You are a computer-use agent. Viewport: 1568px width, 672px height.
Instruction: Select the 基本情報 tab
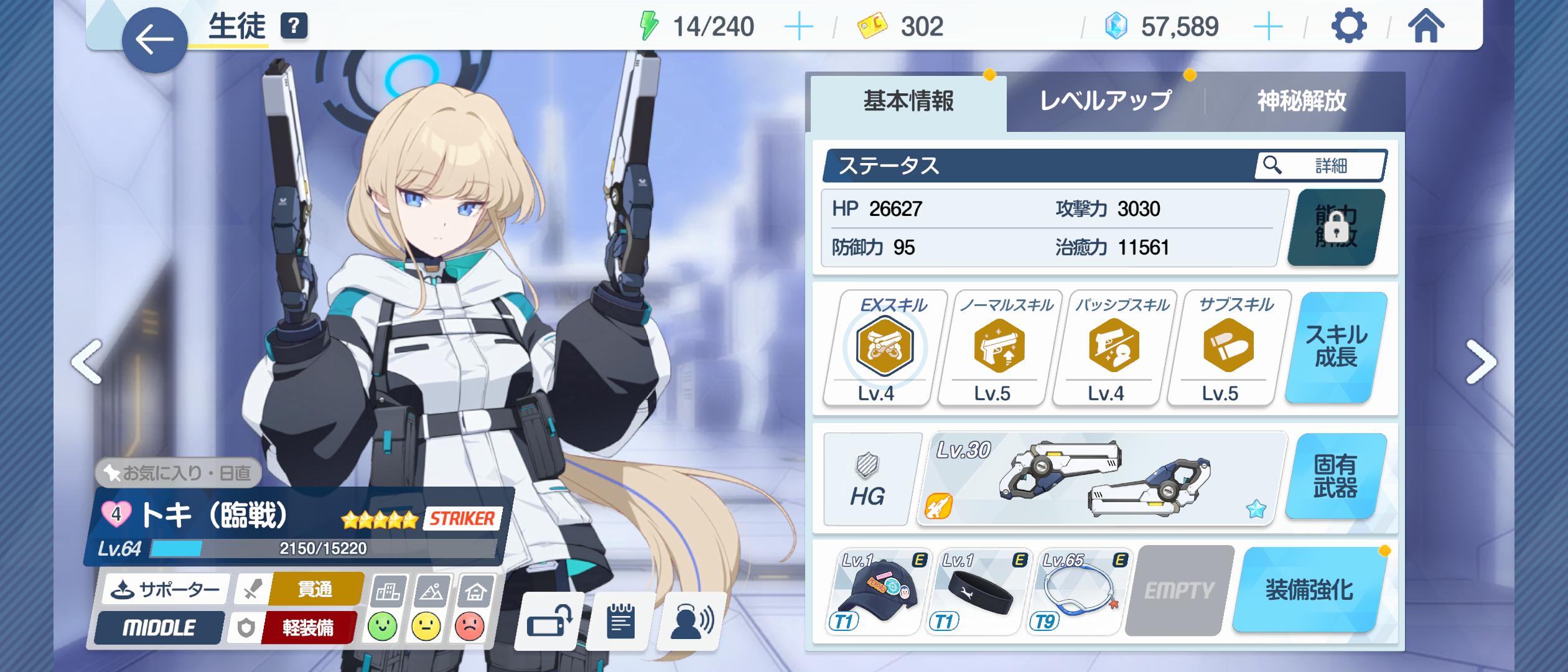[908, 101]
